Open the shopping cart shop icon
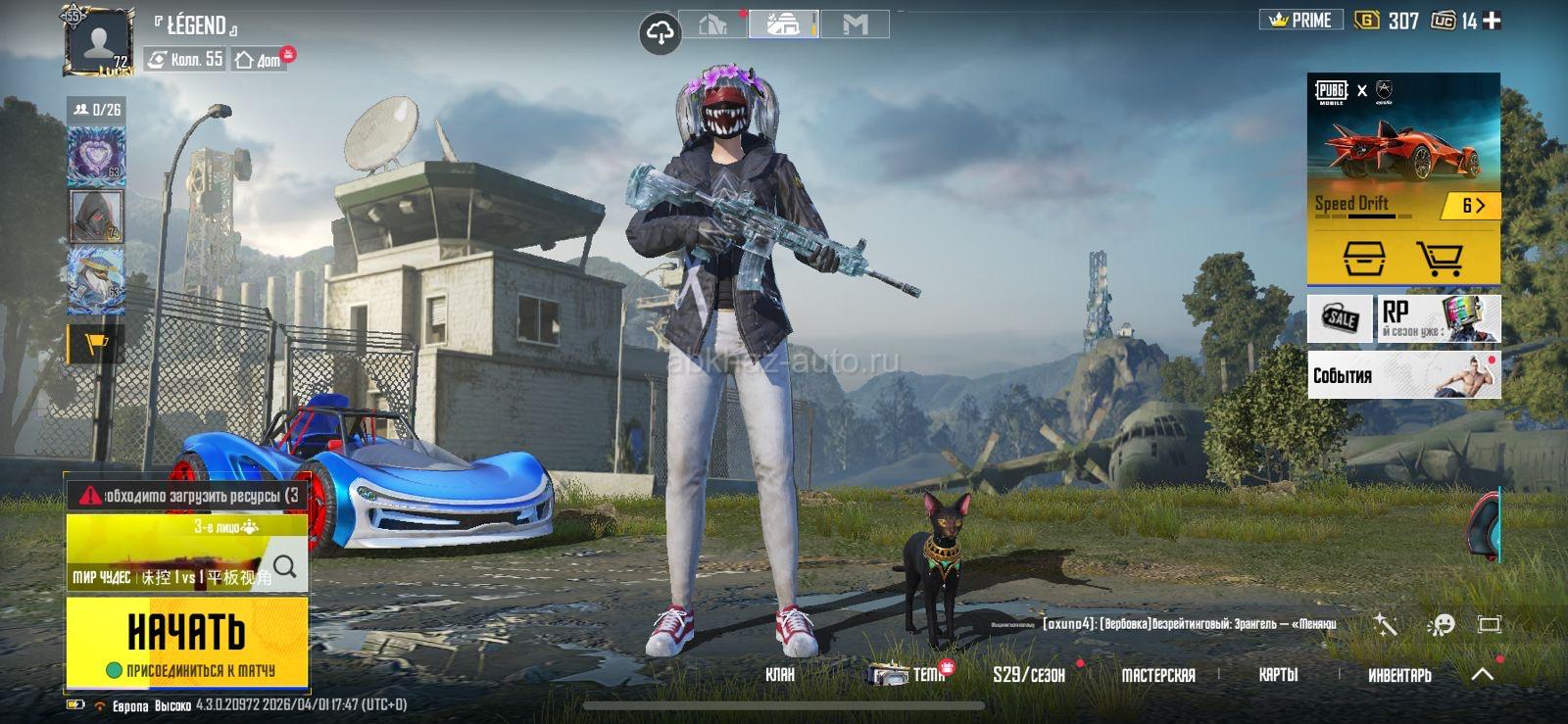Image resolution: width=1568 pixels, height=724 pixels. pyautogui.click(x=1440, y=259)
